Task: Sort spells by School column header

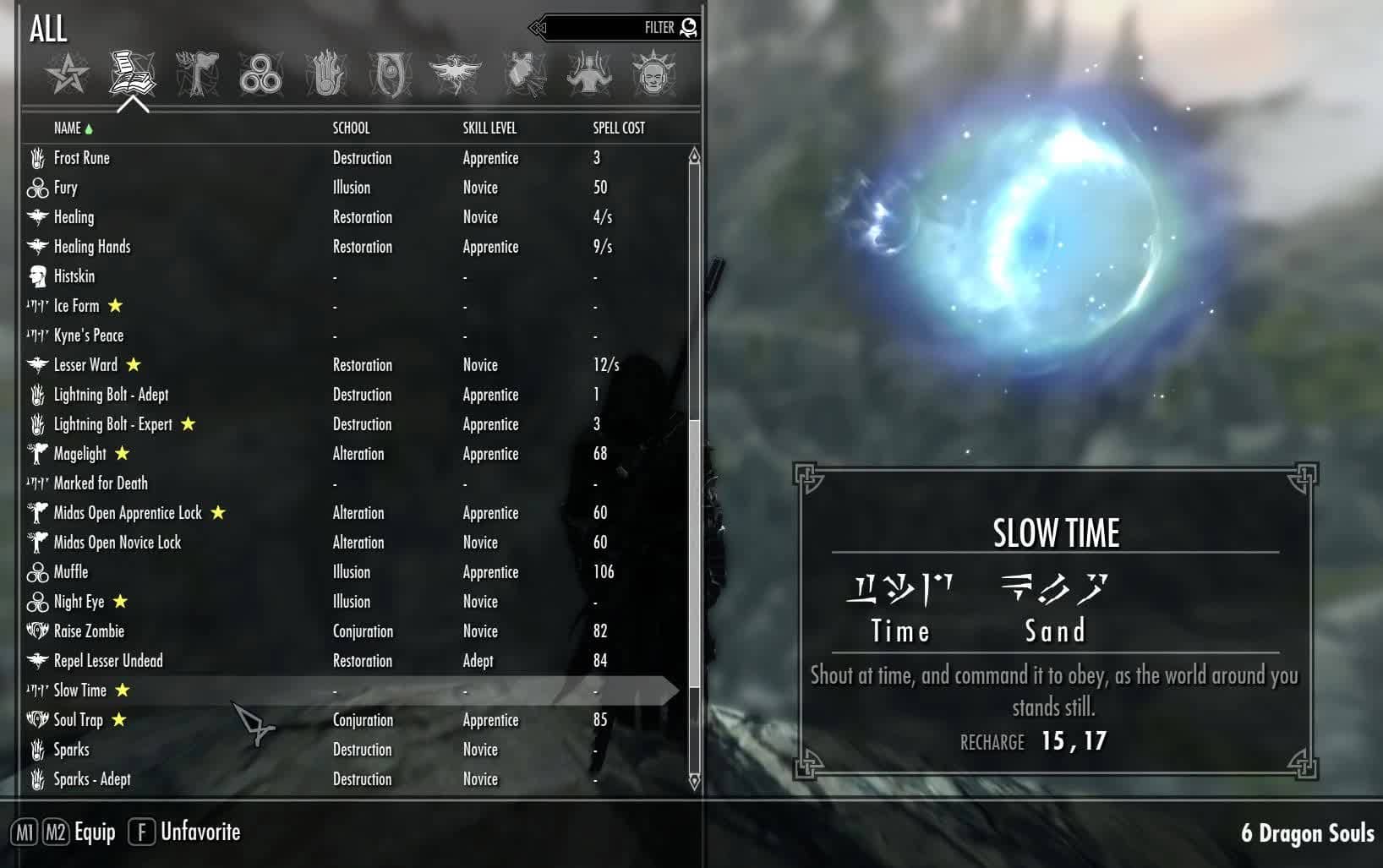Action: [351, 128]
